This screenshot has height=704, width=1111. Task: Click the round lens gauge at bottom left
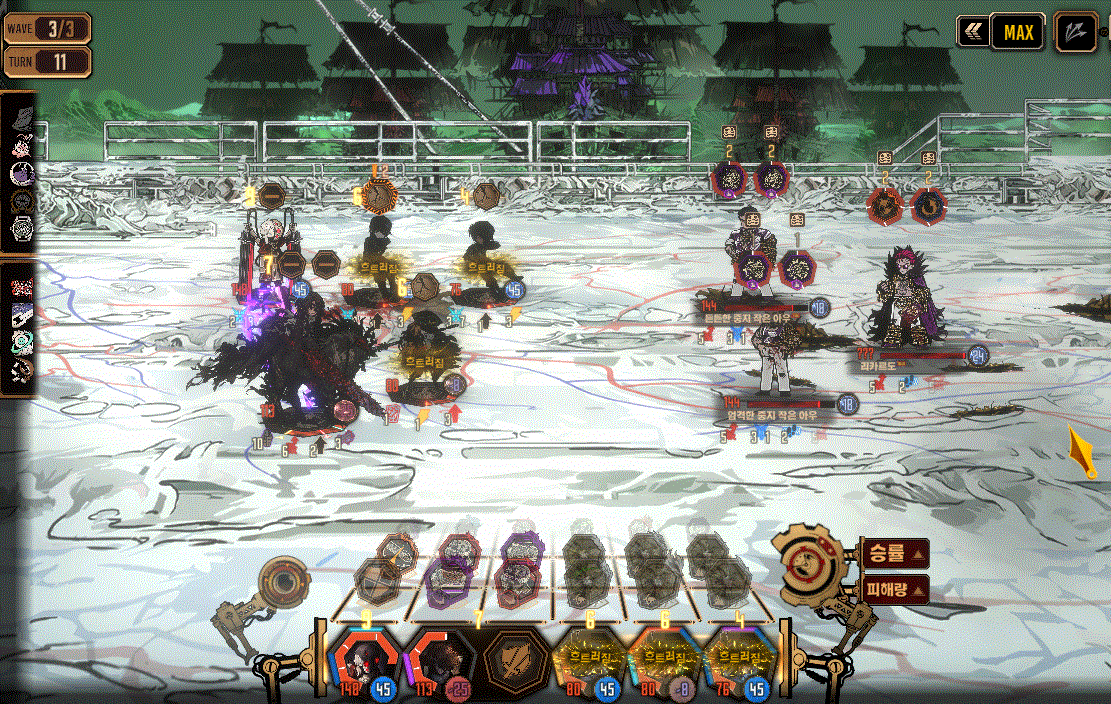(284, 583)
